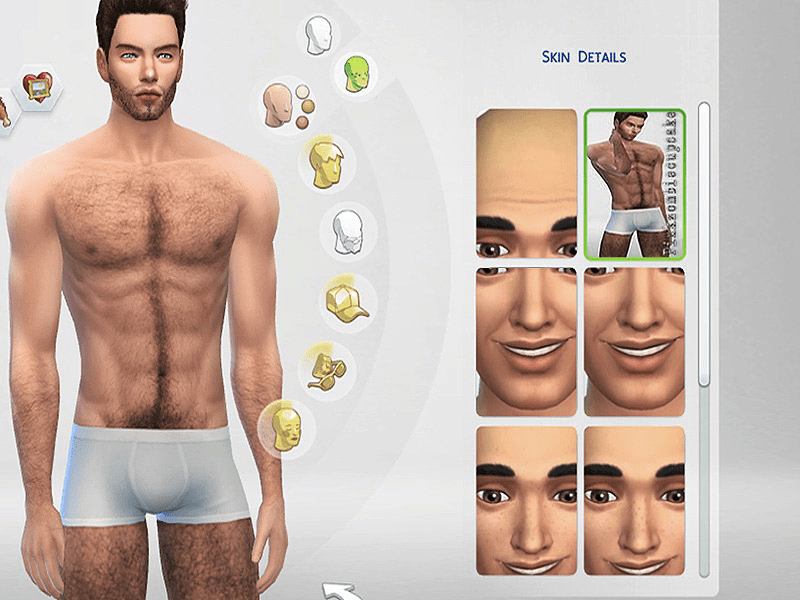
Task: Select the white bearded head icon
Action: pyautogui.click(x=346, y=232)
